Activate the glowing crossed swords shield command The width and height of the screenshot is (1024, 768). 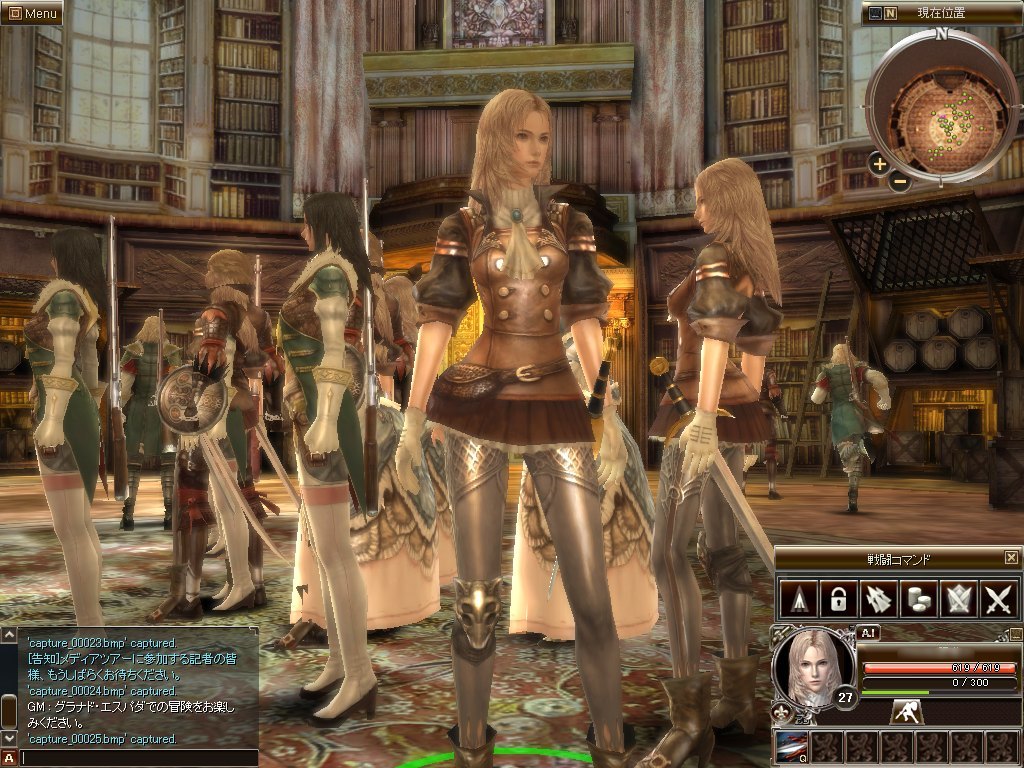957,598
